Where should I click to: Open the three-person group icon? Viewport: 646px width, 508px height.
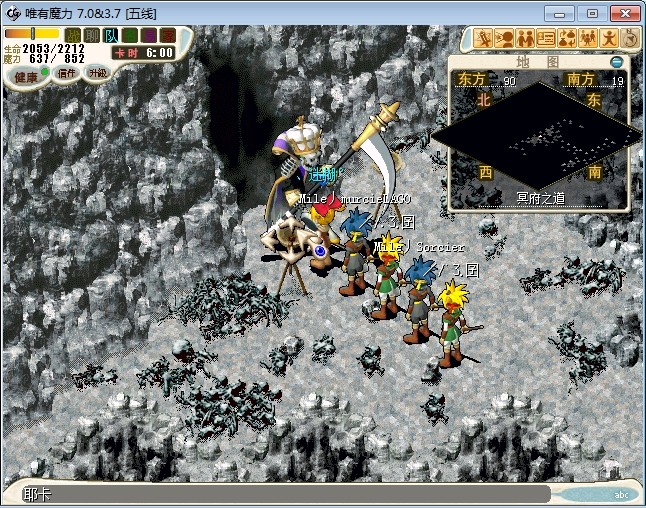pyautogui.click(x=588, y=39)
